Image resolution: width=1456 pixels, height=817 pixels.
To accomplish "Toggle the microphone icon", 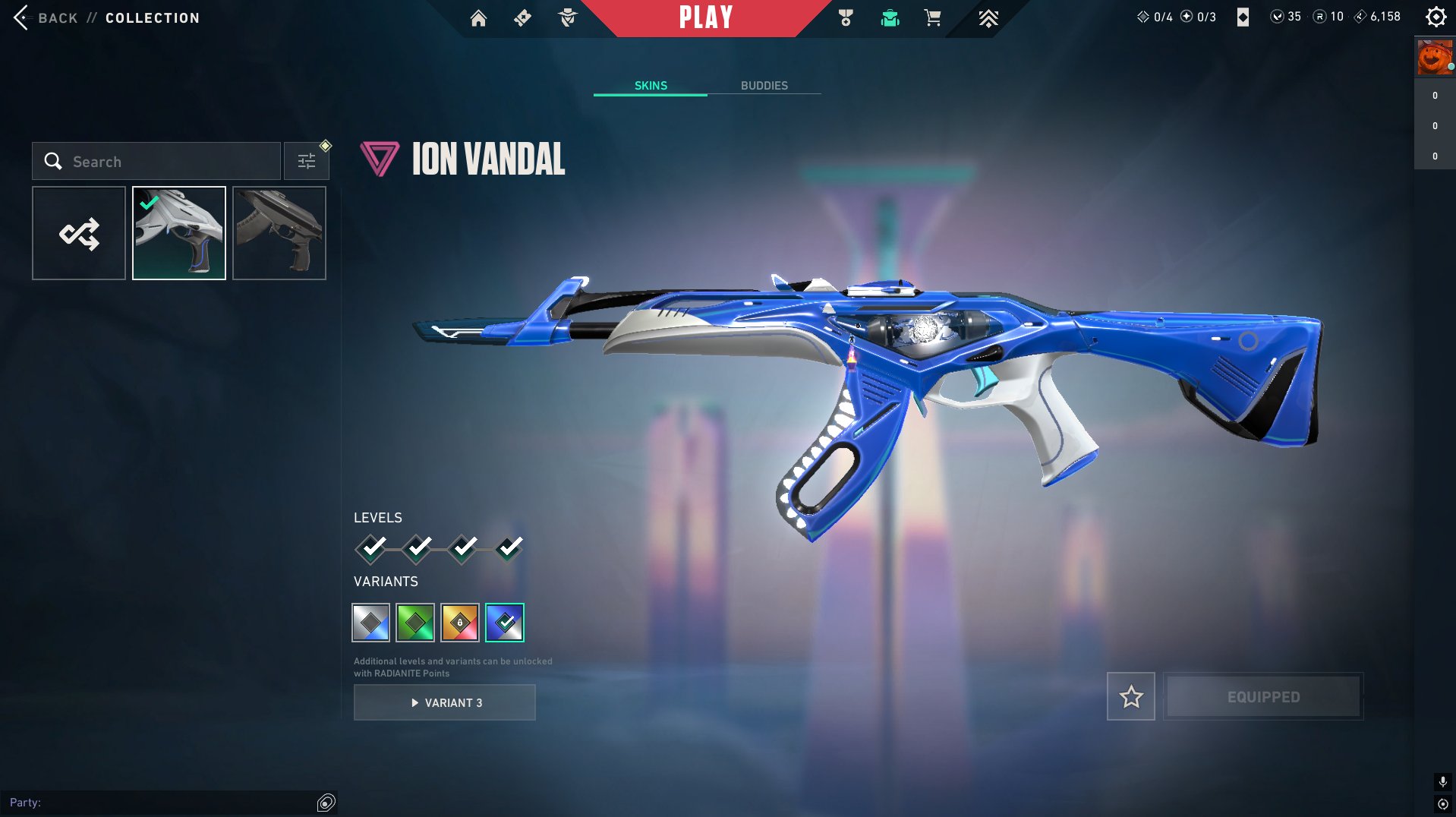I will (1442, 781).
